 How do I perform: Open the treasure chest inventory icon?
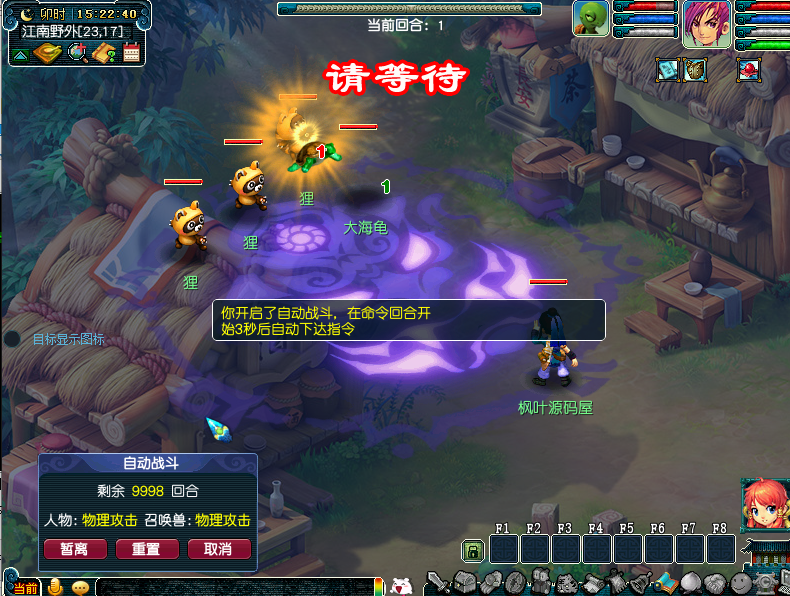point(463,582)
